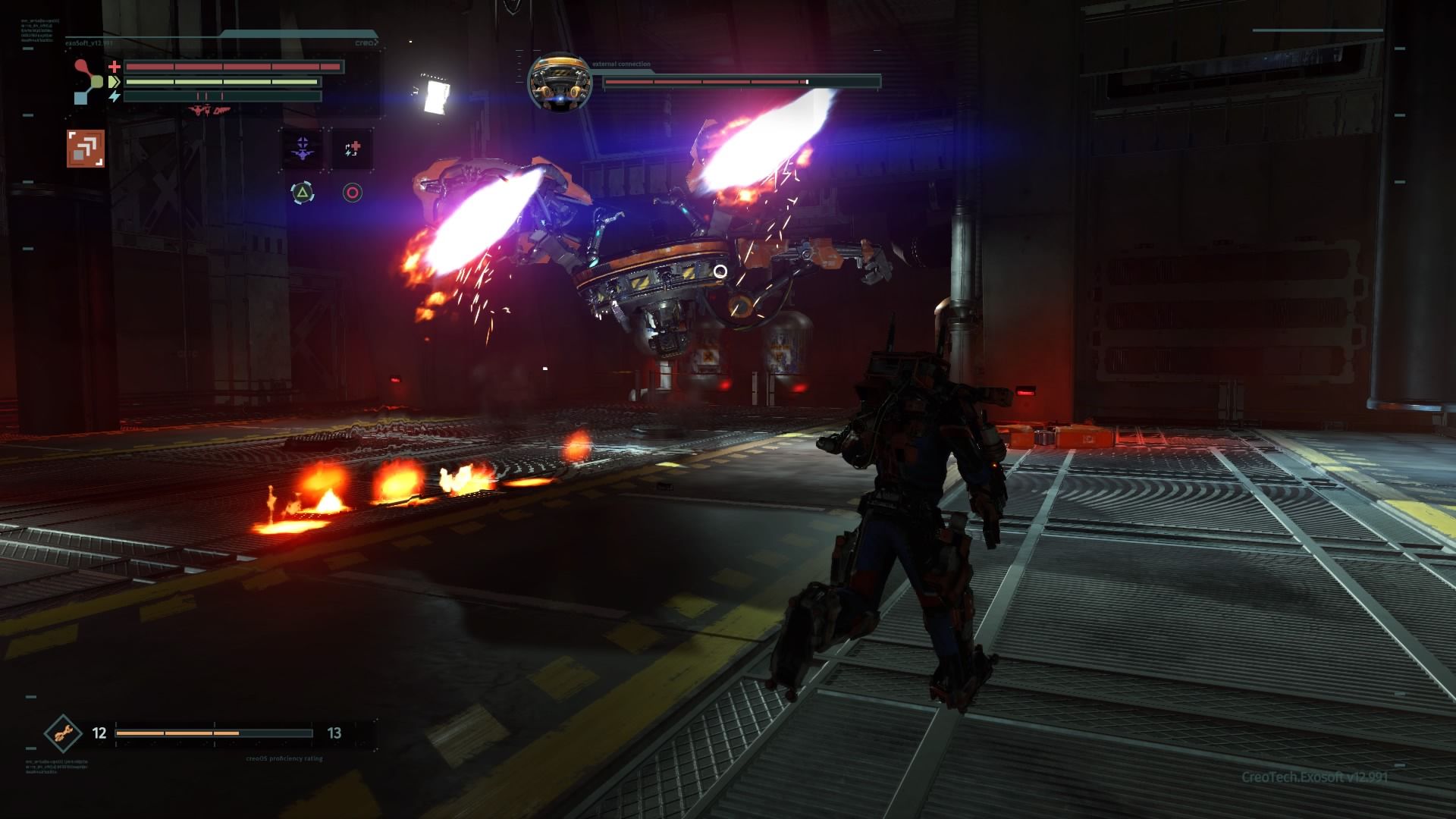Activate the purple drone ability icon
This screenshot has width=1456, height=819.
point(303,149)
